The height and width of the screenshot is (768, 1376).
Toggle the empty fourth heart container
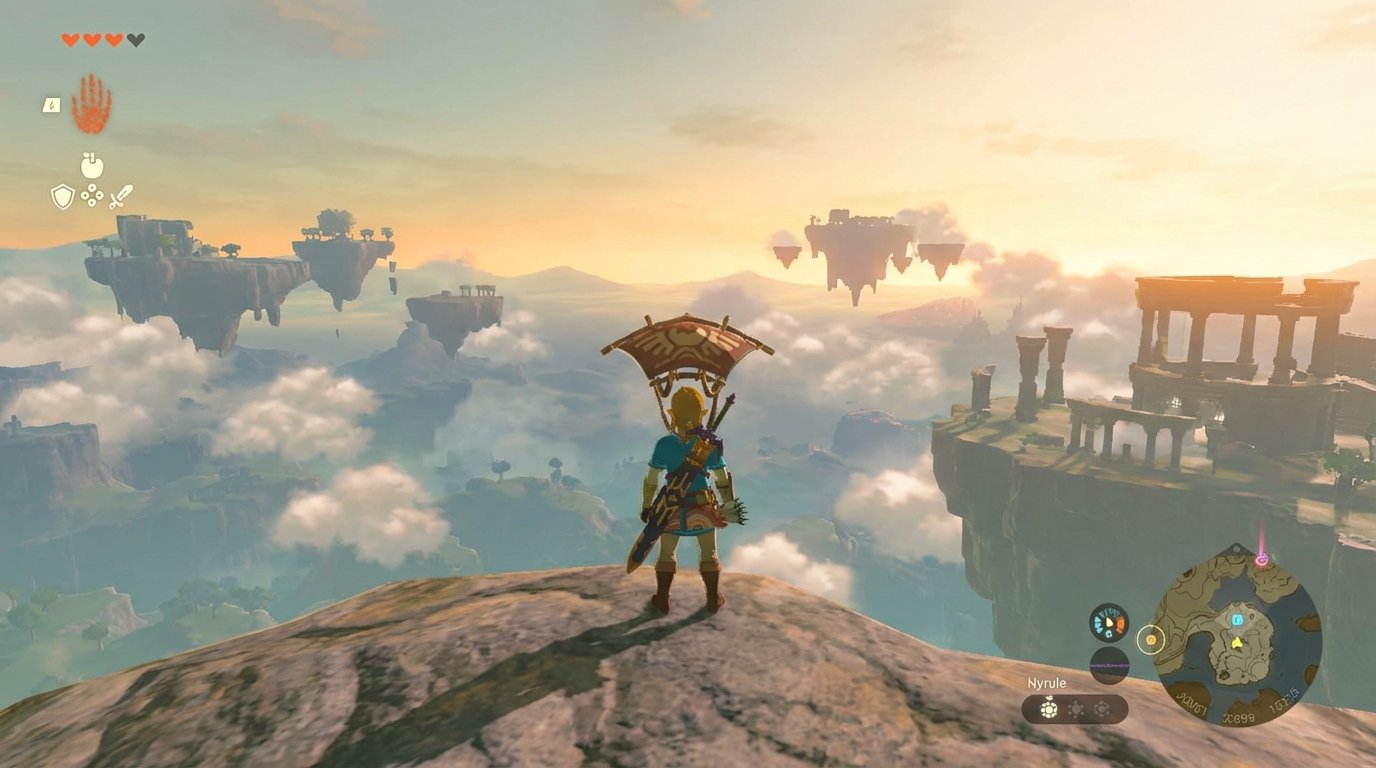tap(134, 40)
